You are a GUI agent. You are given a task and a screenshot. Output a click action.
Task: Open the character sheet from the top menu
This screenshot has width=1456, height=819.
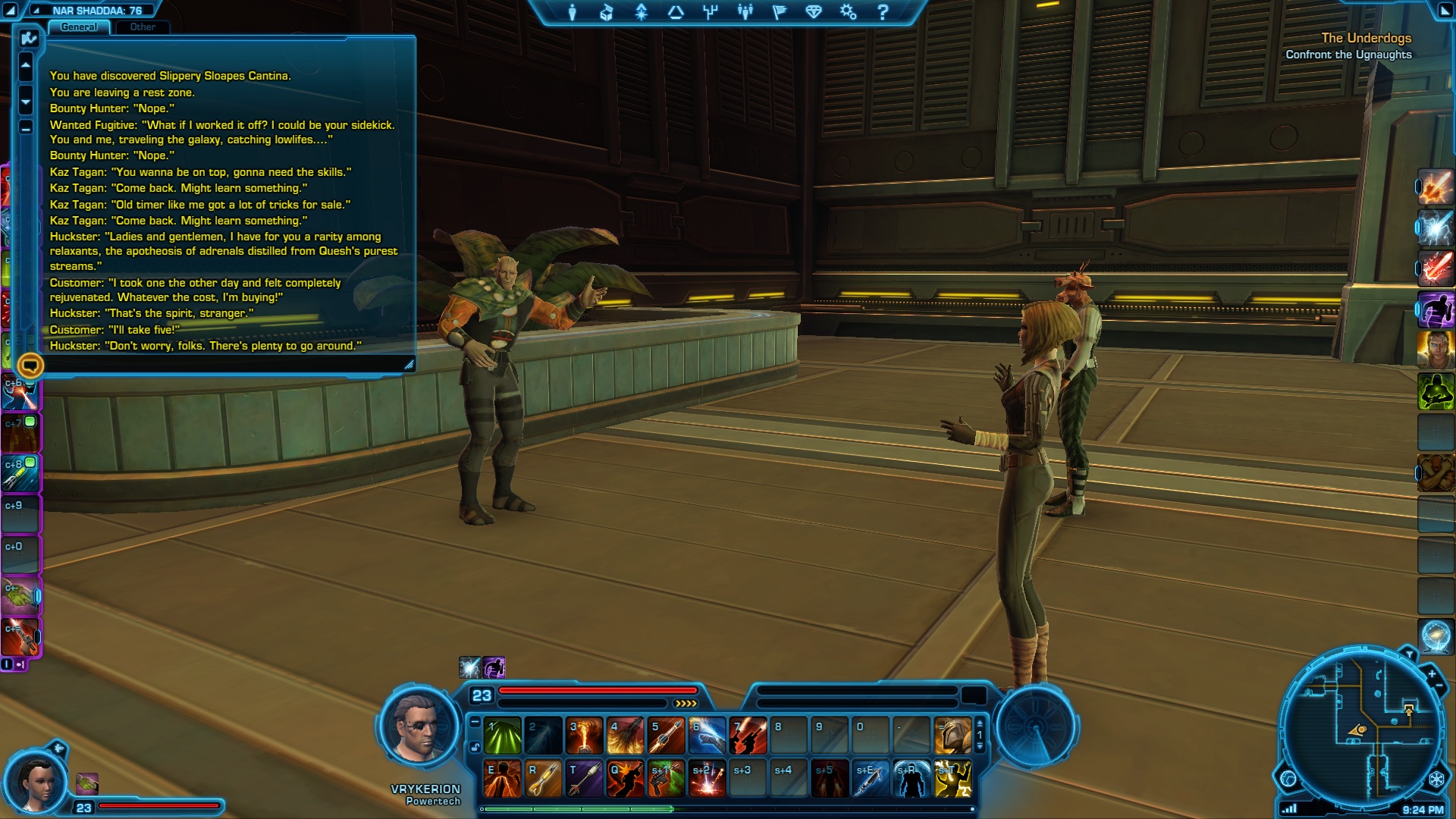tap(572, 12)
